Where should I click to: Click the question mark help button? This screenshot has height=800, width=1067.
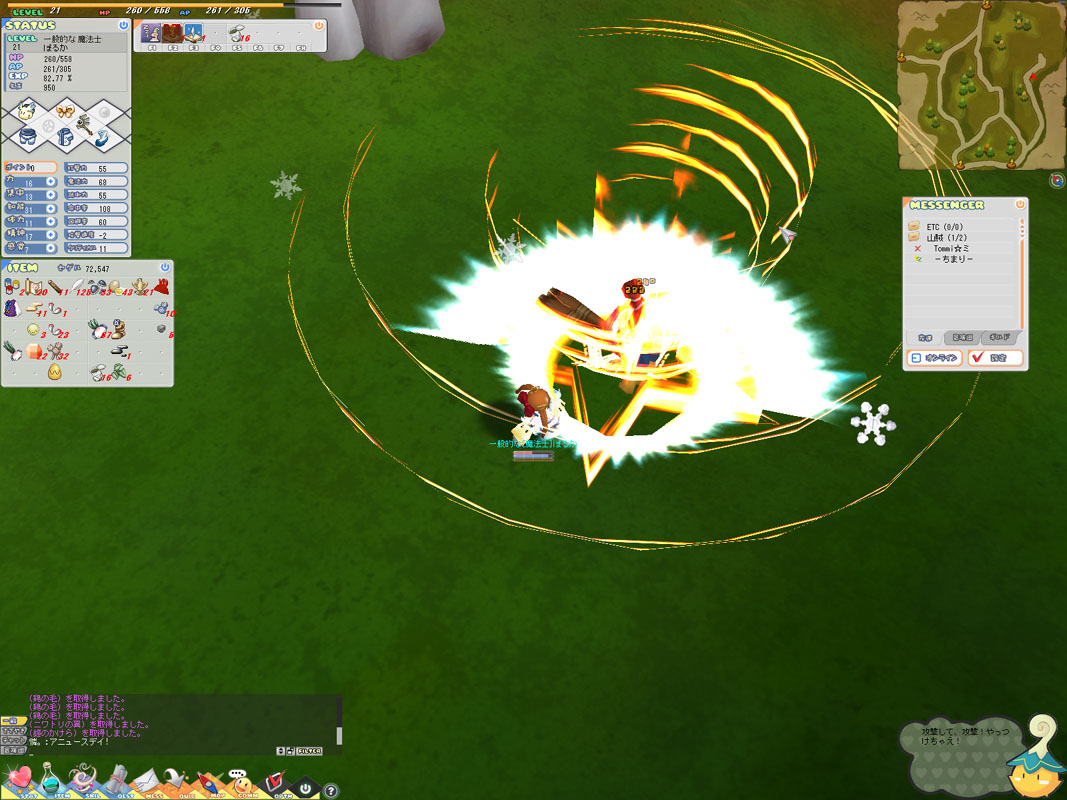(331, 790)
